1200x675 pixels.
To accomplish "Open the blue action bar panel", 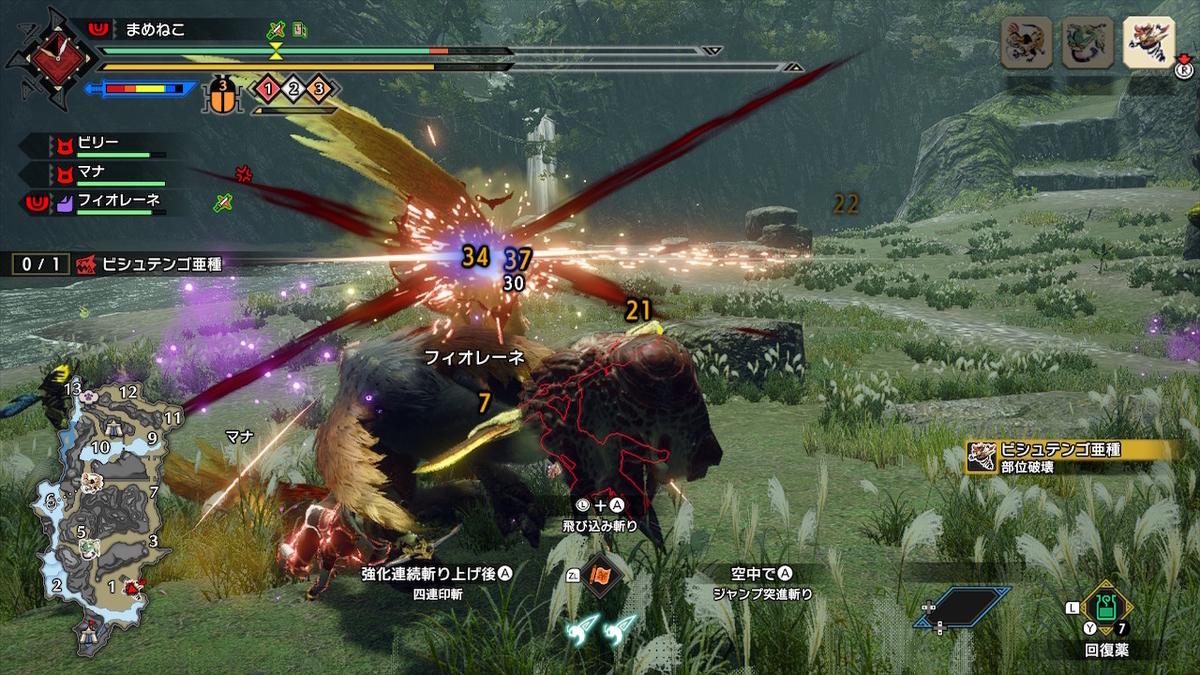I will pyautogui.click(x=962, y=606).
